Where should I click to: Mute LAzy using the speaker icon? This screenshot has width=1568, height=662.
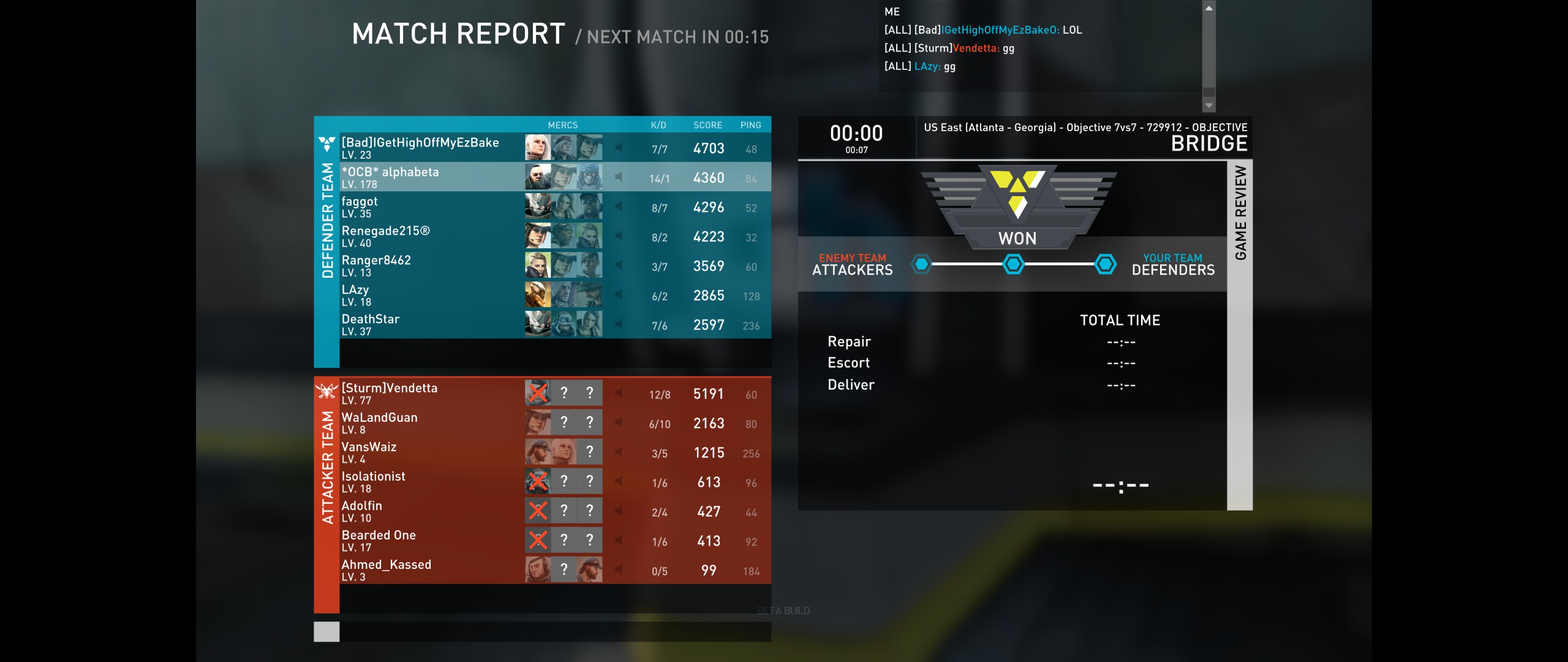(x=619, y=295)
